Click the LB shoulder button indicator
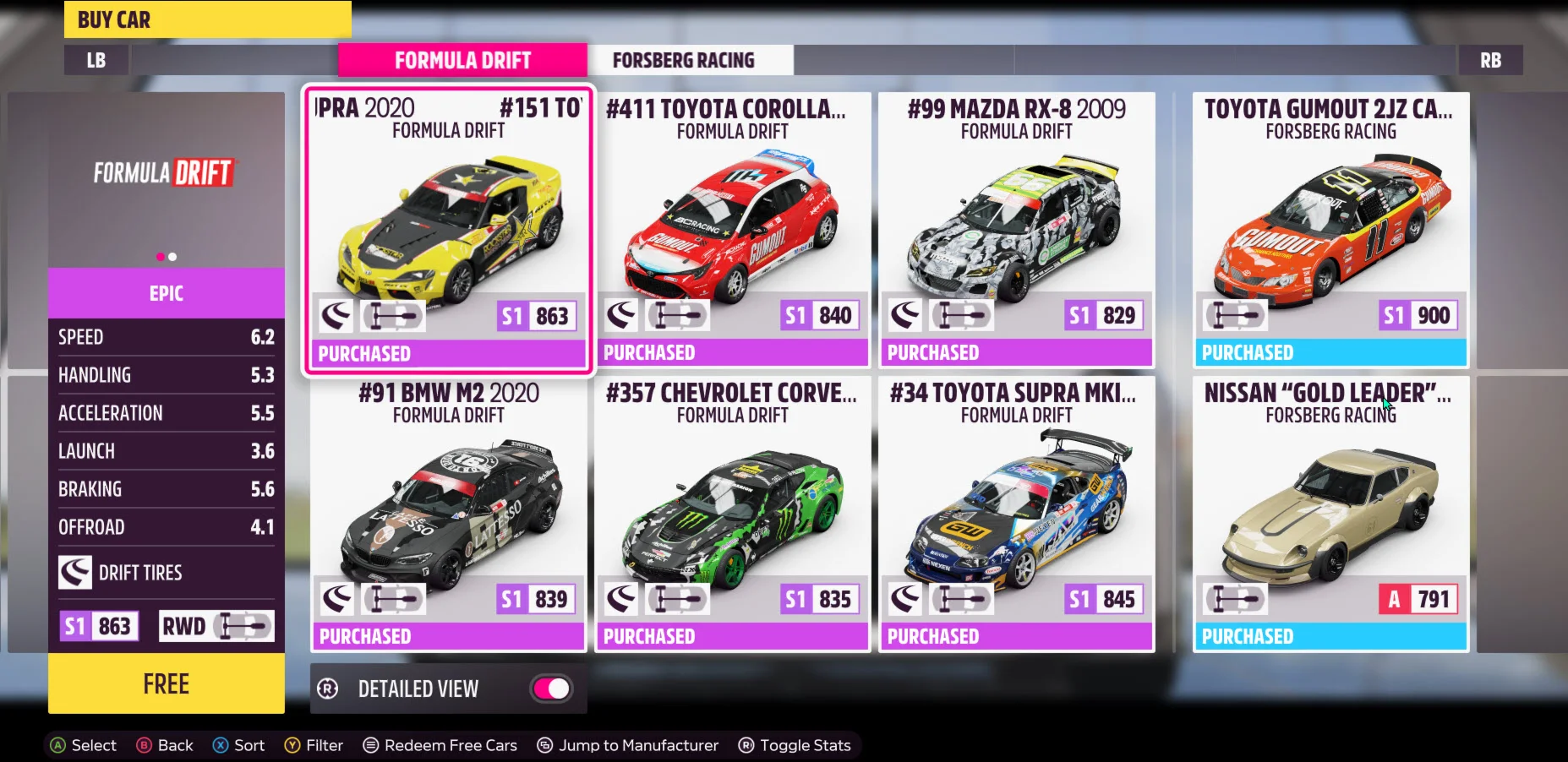The height and width of the screenshot is (762, 1568). pyautogui.click(x=96, y=59)
